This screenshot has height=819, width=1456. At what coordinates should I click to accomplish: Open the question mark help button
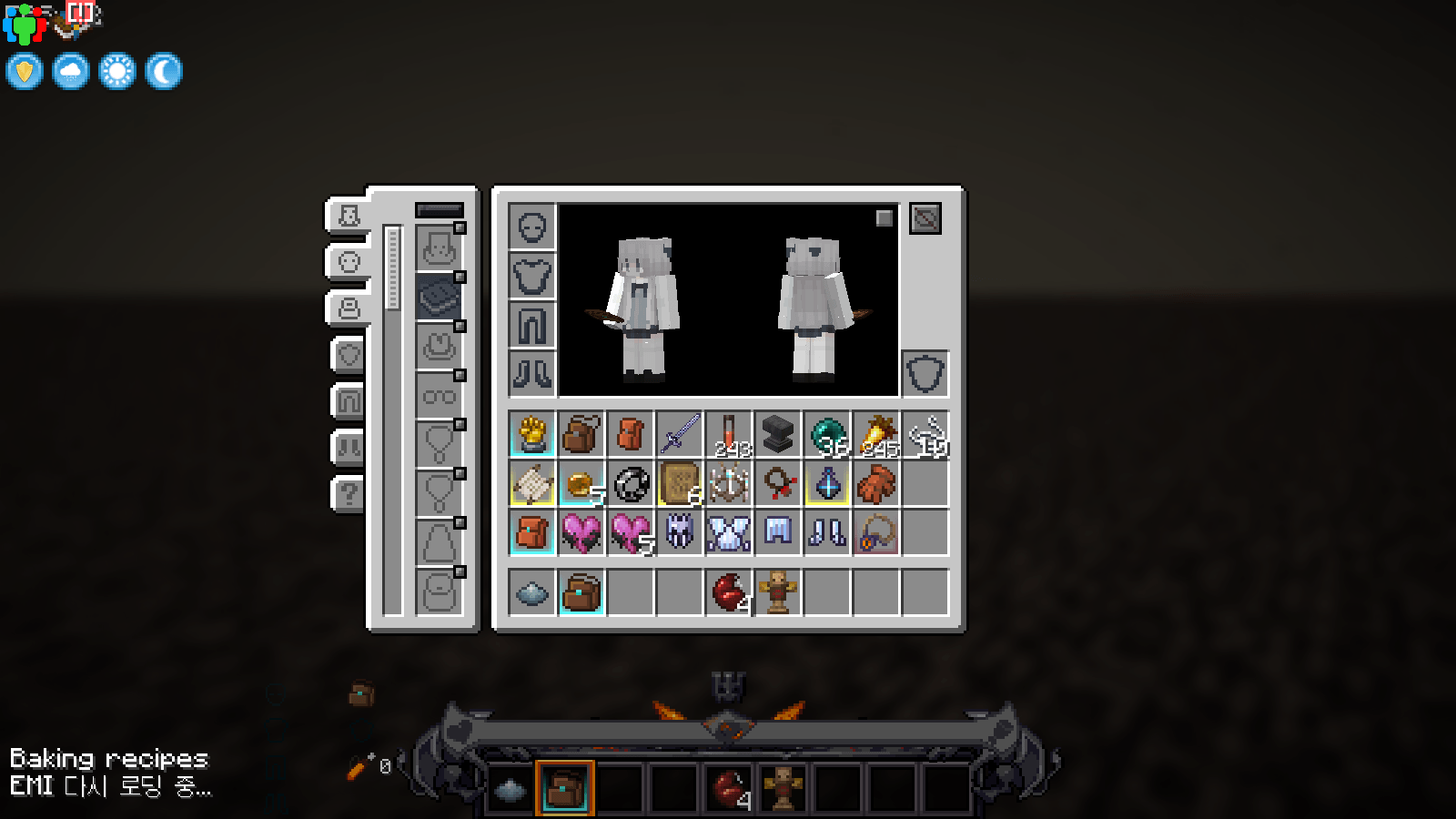click(349, 491)
